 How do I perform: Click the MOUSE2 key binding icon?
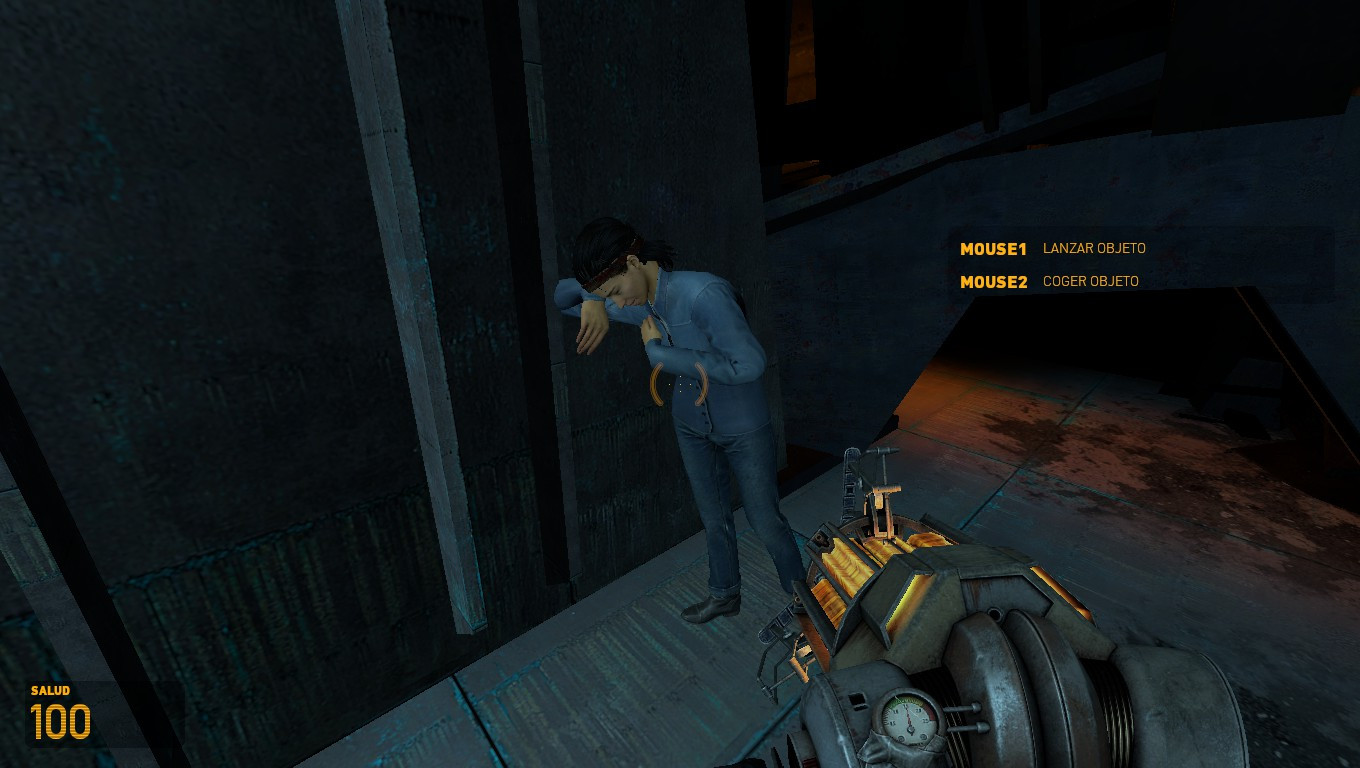993,281
